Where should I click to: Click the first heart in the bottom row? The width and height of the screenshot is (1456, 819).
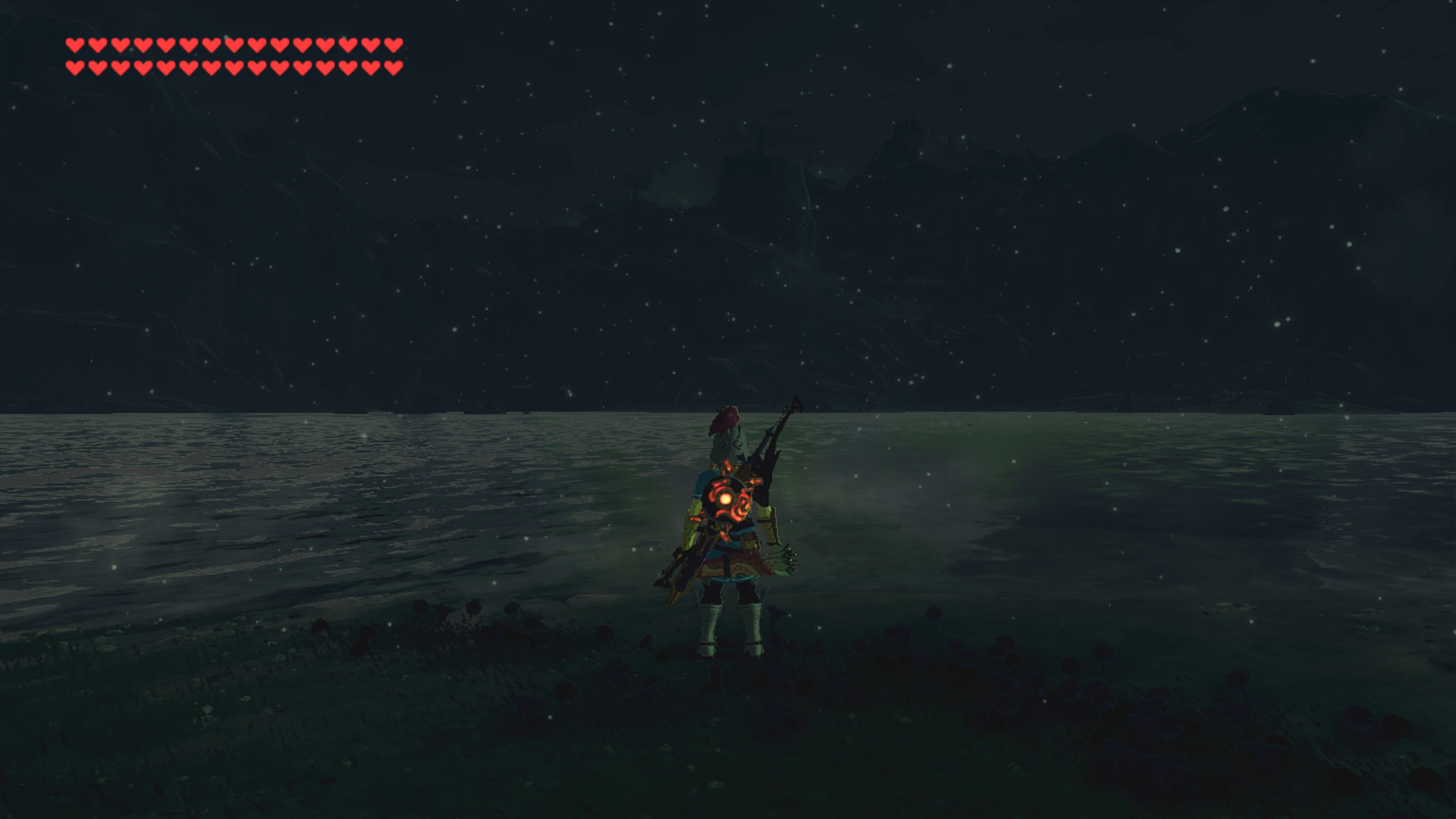pyautogui.click(x=75, y=67)
